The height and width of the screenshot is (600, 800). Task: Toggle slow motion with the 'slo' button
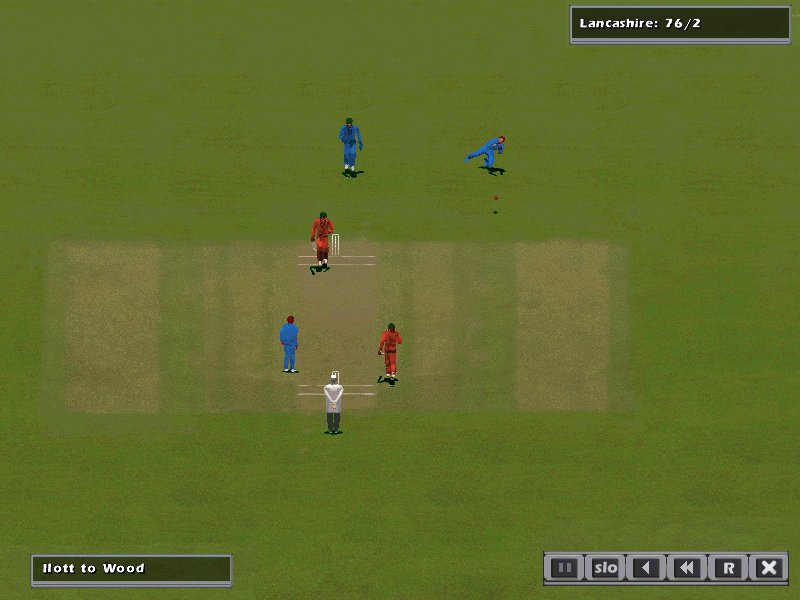click(x=605, y=568)
